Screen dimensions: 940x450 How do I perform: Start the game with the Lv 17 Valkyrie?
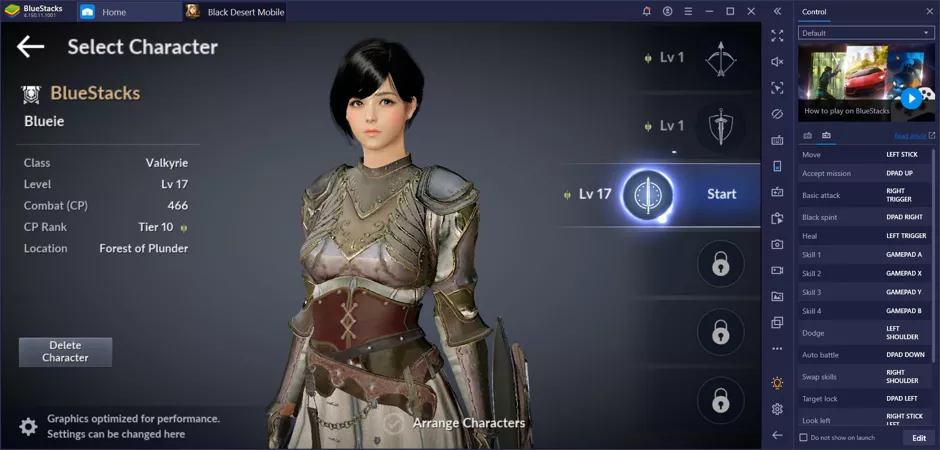[x=721, y=194]
